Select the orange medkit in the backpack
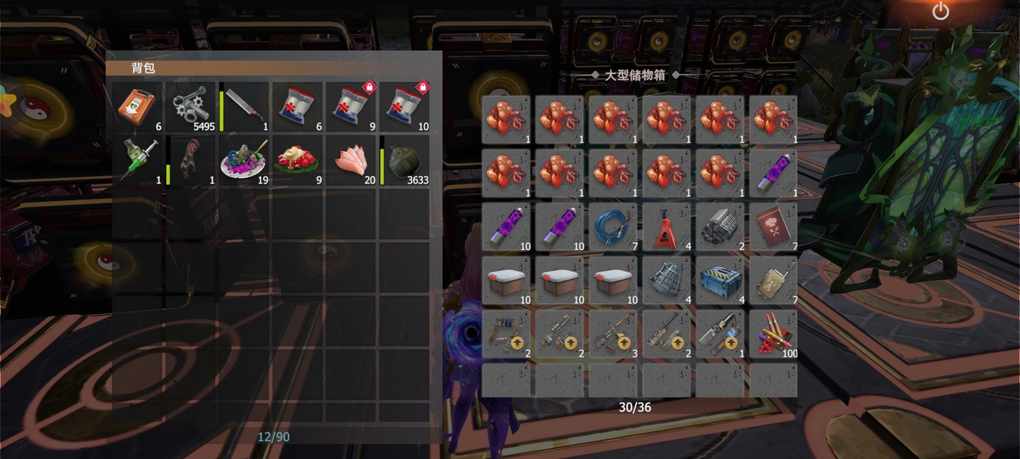Screen dimensions: 1020x459 coord(137,108)
